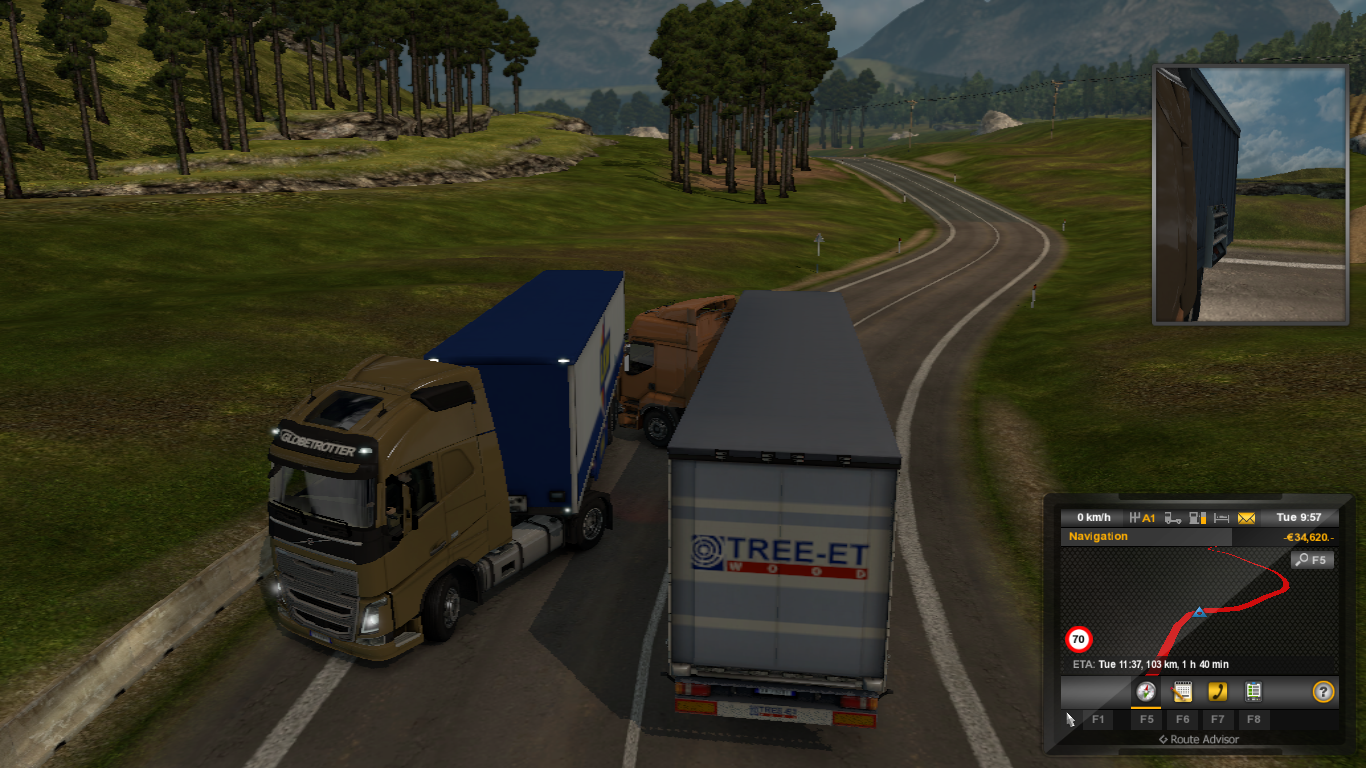The width and height of the screenshot is (1366, 768).
Task: Click the ETA route summary text
Action: 1151,663
